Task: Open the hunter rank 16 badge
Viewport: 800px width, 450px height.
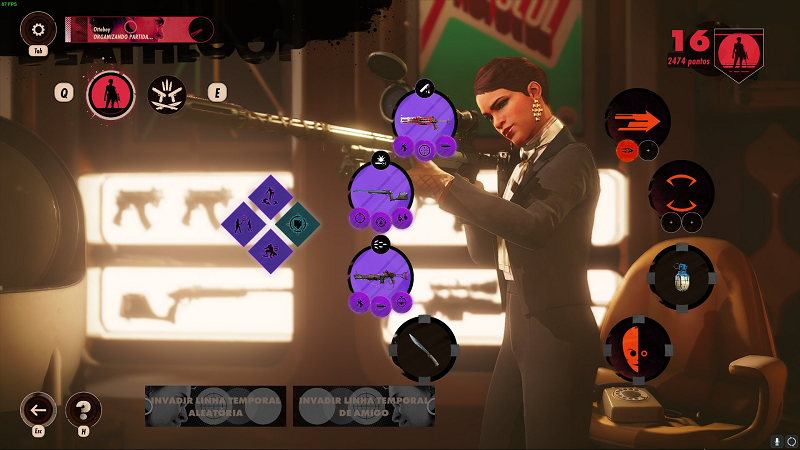Action: click(737, 54)
